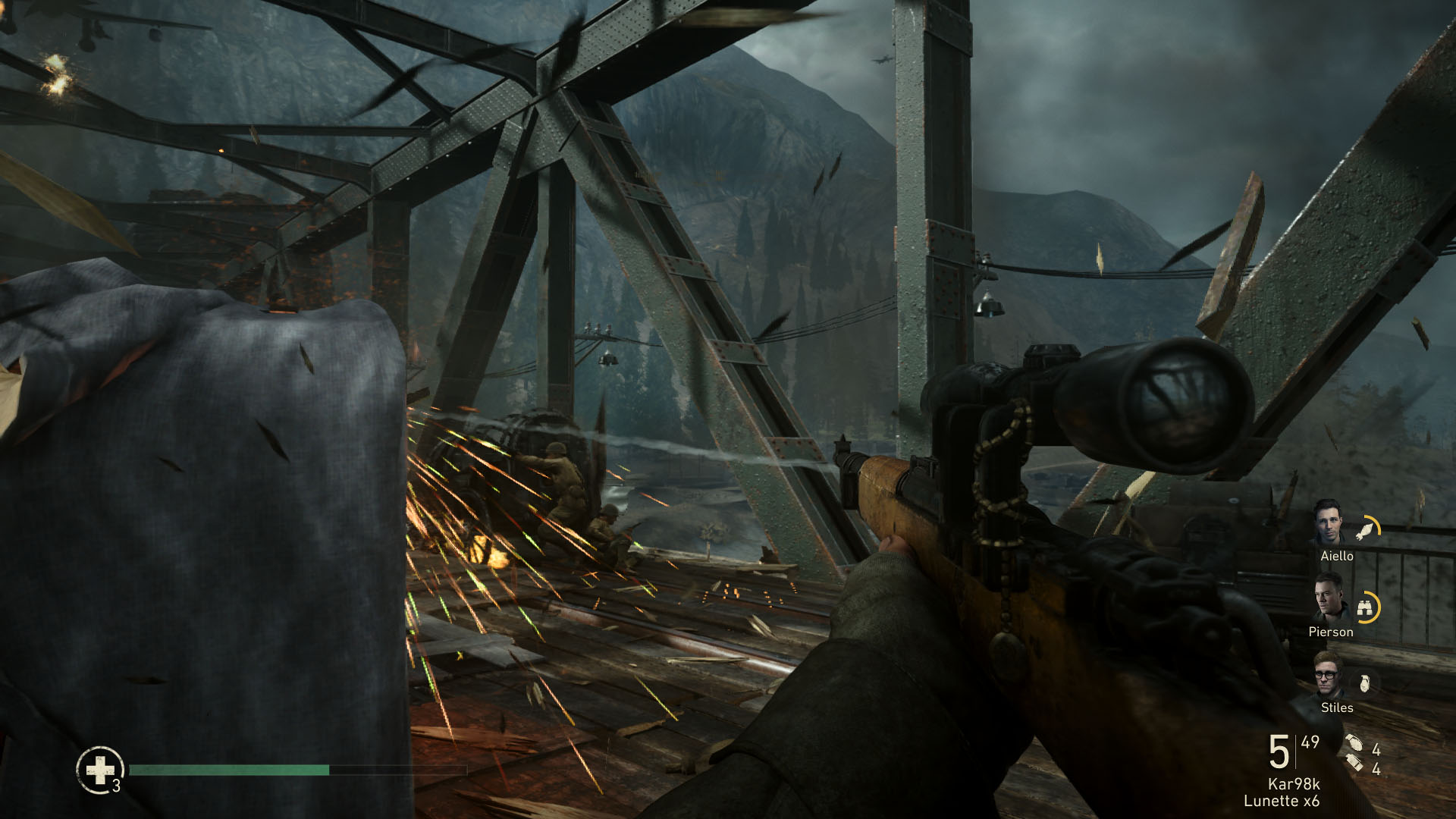This screenshot has height=819, width=1456.
Task: Select Stiles' squad portrait
Action: pos(1329,674)
